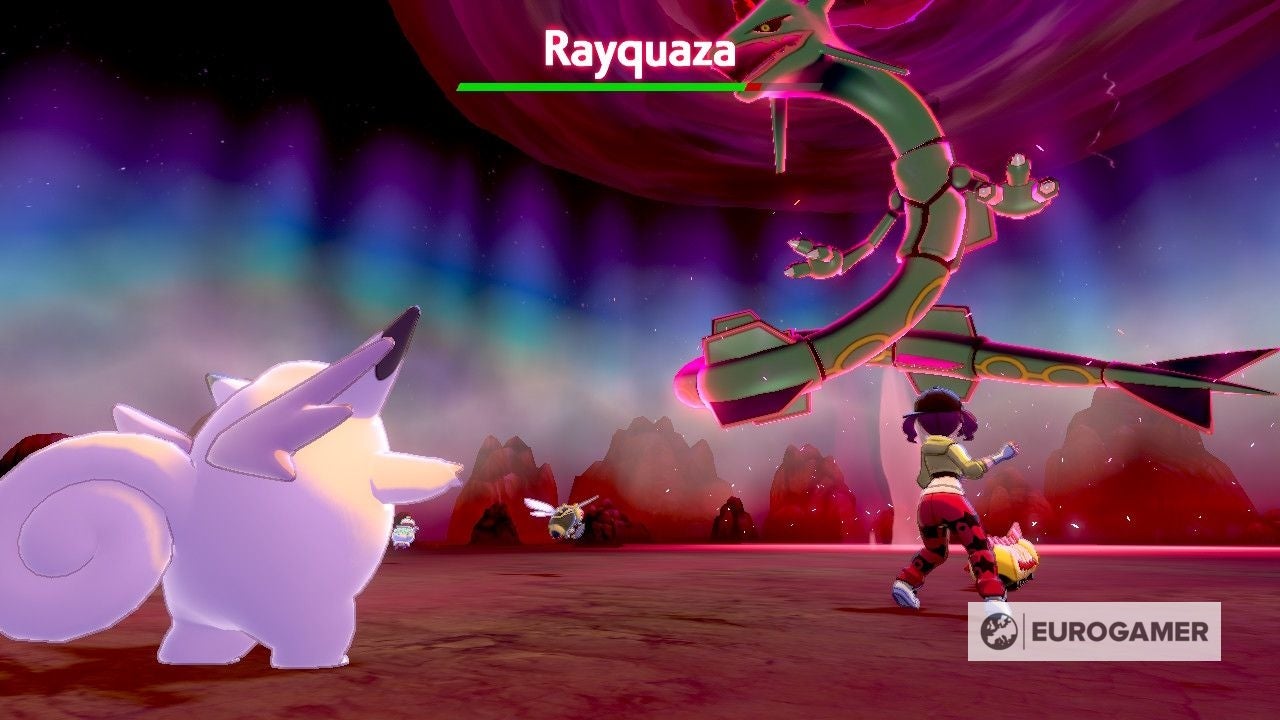Screen dimensions: 1280x720
Task: Click the green health bar under Rayquaza's name
Action: [x=600, y=87]
